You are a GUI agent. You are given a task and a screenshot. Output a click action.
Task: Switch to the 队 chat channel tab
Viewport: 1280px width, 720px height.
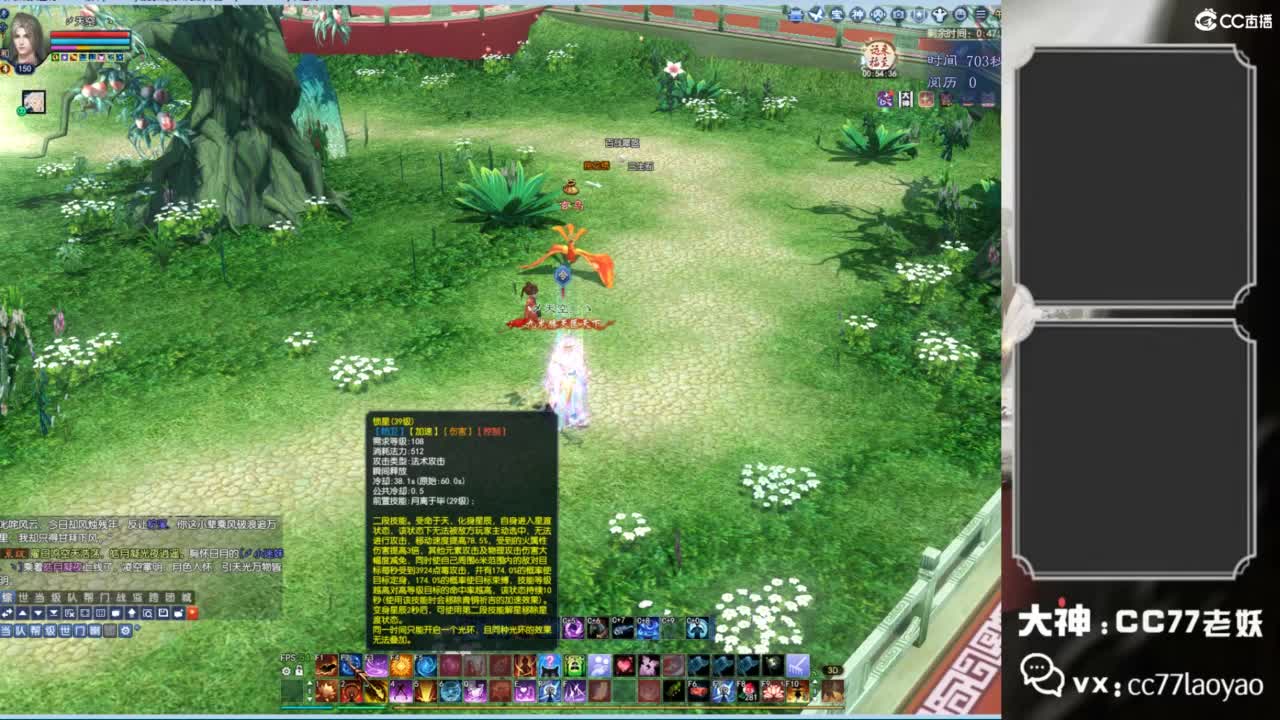tap(20, 631)
